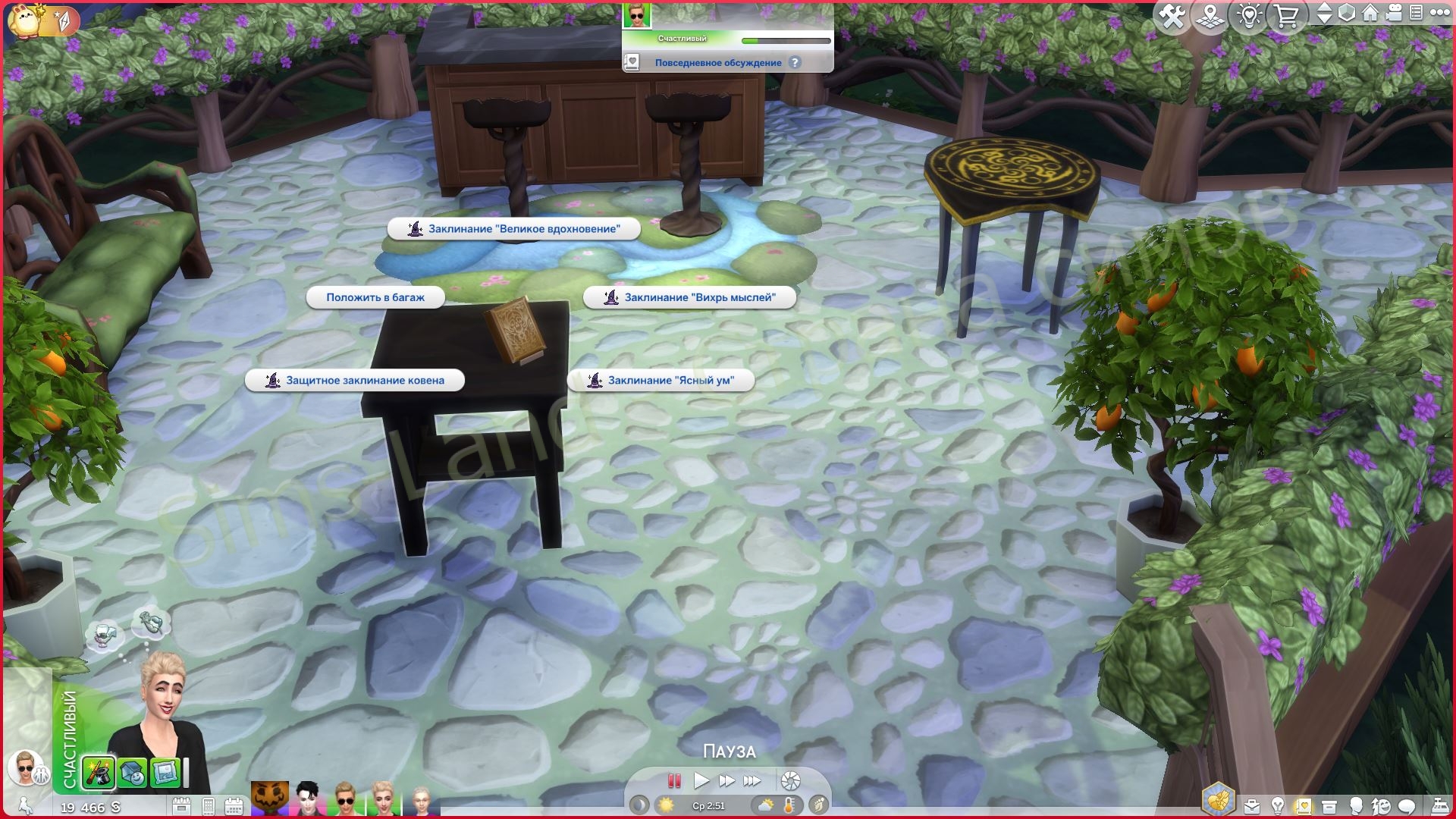
Task: Open the three-dots game options menu
Action: [x=1439, y=13]
